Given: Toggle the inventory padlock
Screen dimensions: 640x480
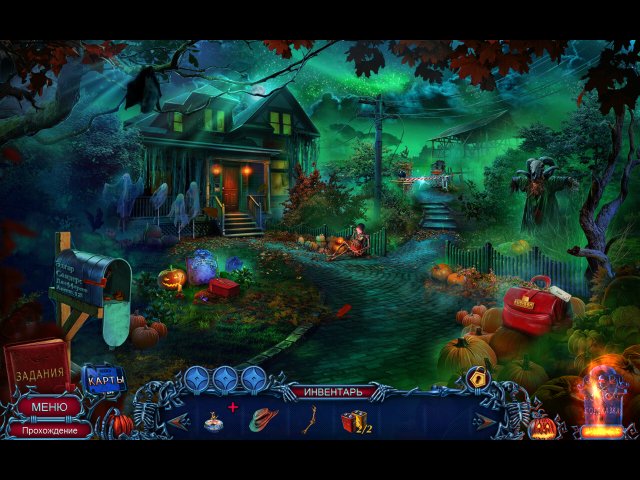Looking at the screenshot, I should (x=477, y=378).
